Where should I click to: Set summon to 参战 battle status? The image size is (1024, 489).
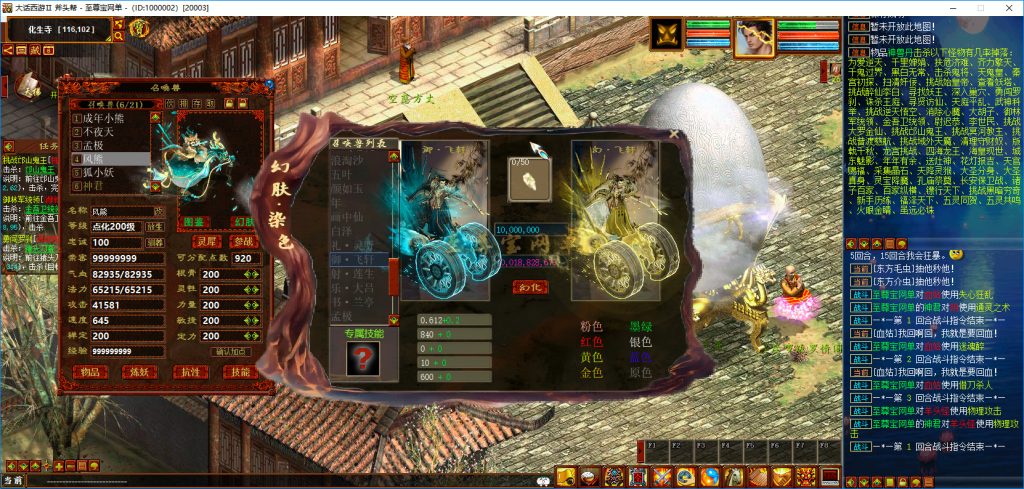pos(242,241)
